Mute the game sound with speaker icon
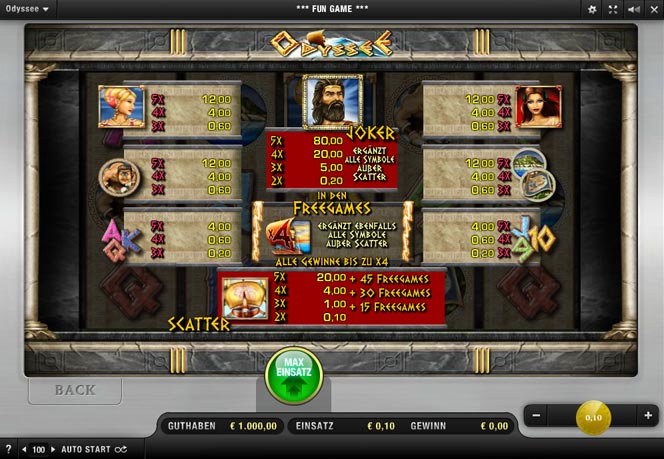664x459 pixels. (x=633, y=9)
